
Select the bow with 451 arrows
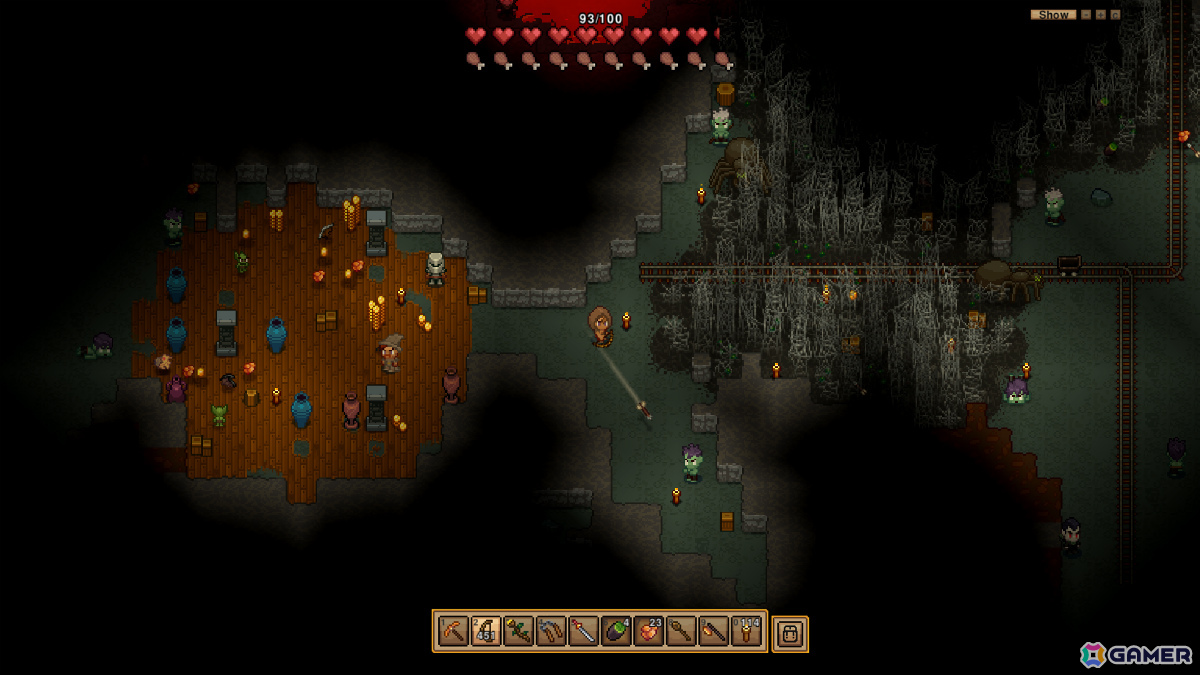(x=486, y=632)
